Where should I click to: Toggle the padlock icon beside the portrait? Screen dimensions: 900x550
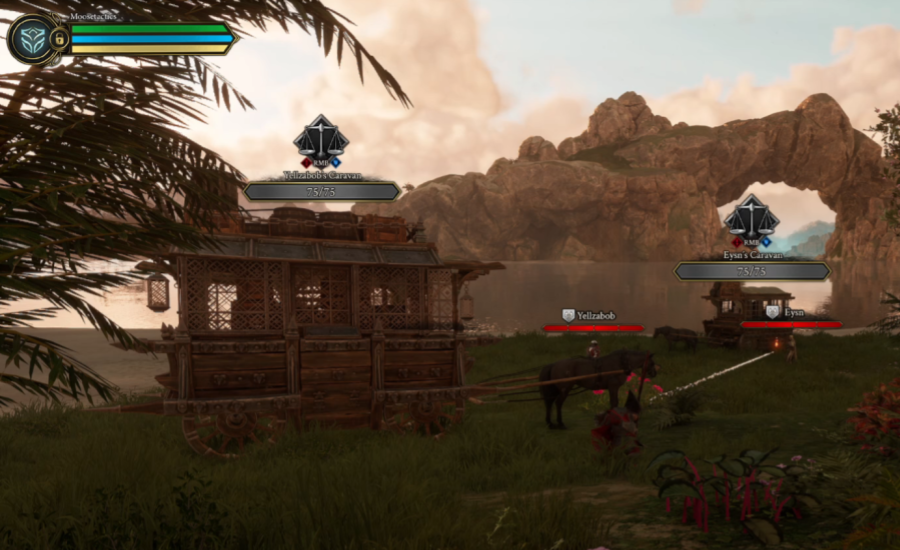pos(59,40)
